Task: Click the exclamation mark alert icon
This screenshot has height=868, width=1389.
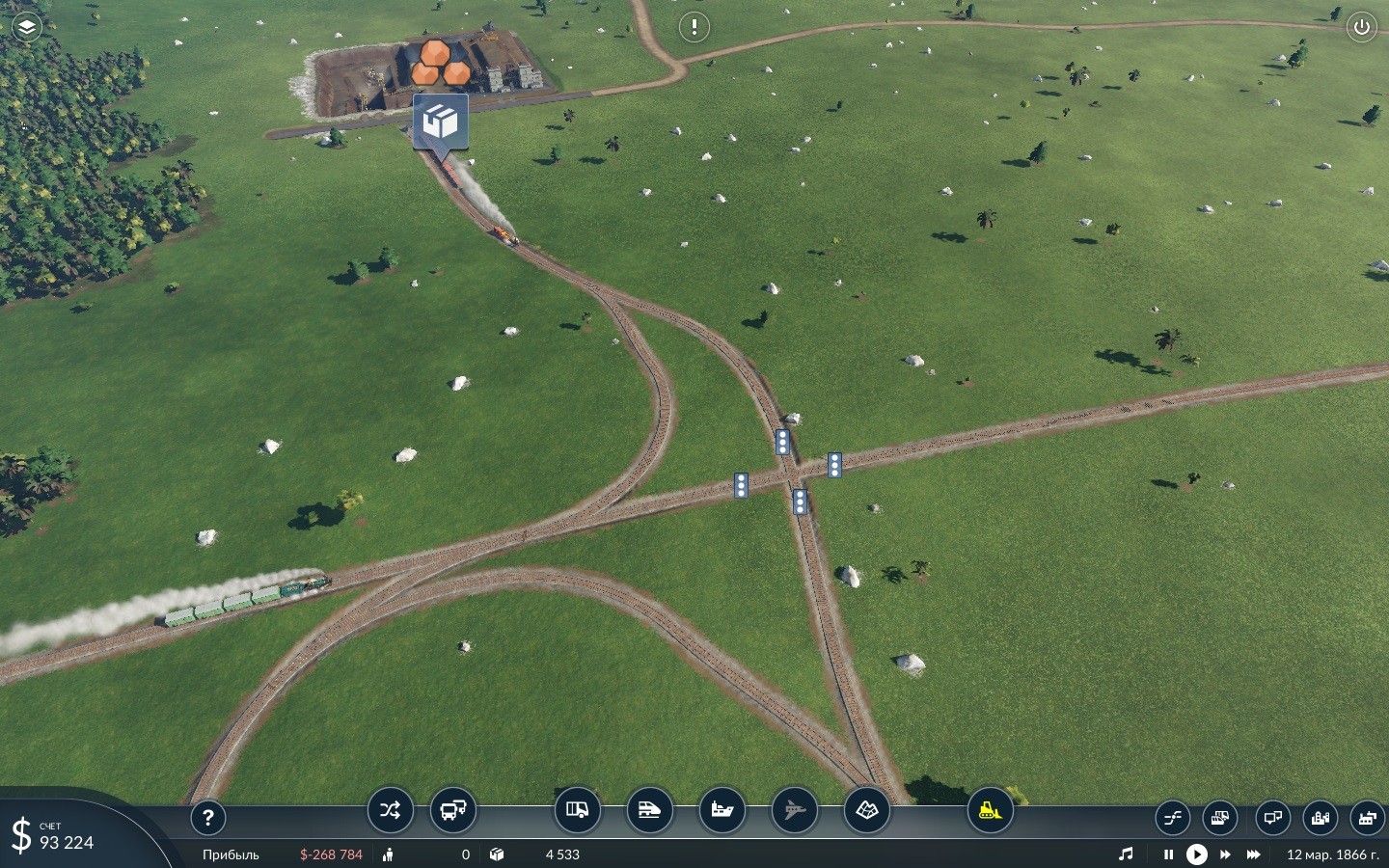Action: tap(694, 27)
